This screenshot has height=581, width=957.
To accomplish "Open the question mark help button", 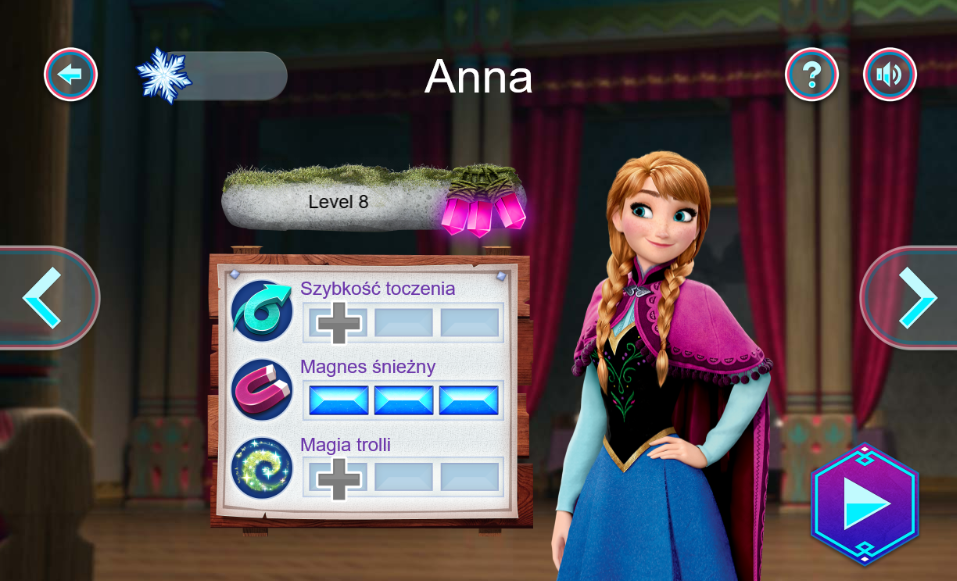I will pyautogui.click(x=811, y=74).
